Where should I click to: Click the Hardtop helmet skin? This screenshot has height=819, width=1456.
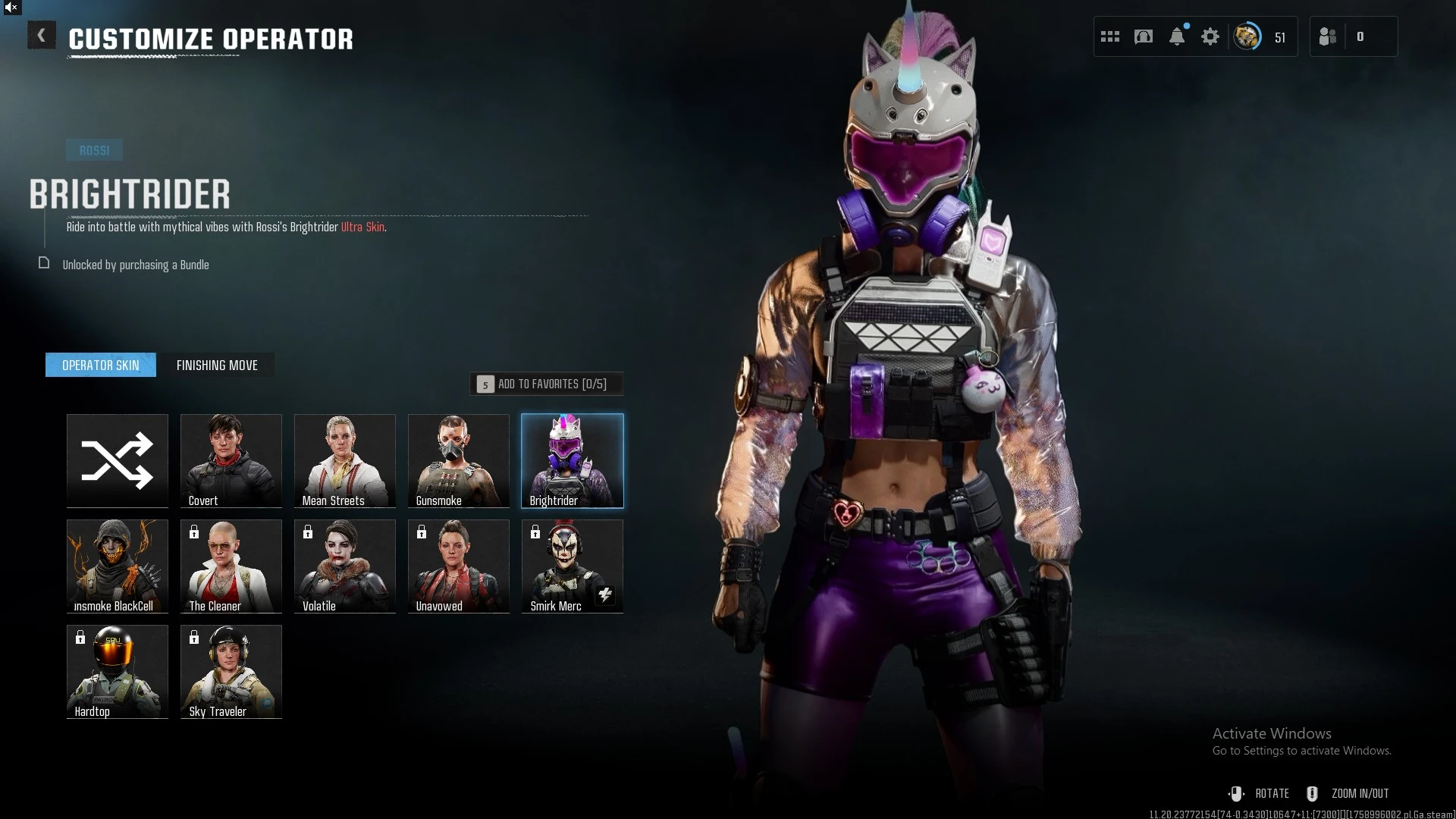point(118,671)
